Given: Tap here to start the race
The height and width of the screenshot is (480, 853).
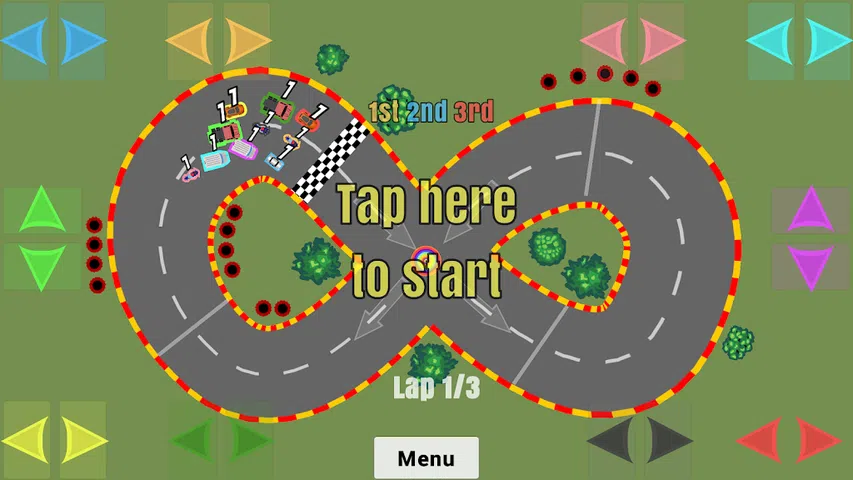Looking at the screenshot, I should coord(426,240).
